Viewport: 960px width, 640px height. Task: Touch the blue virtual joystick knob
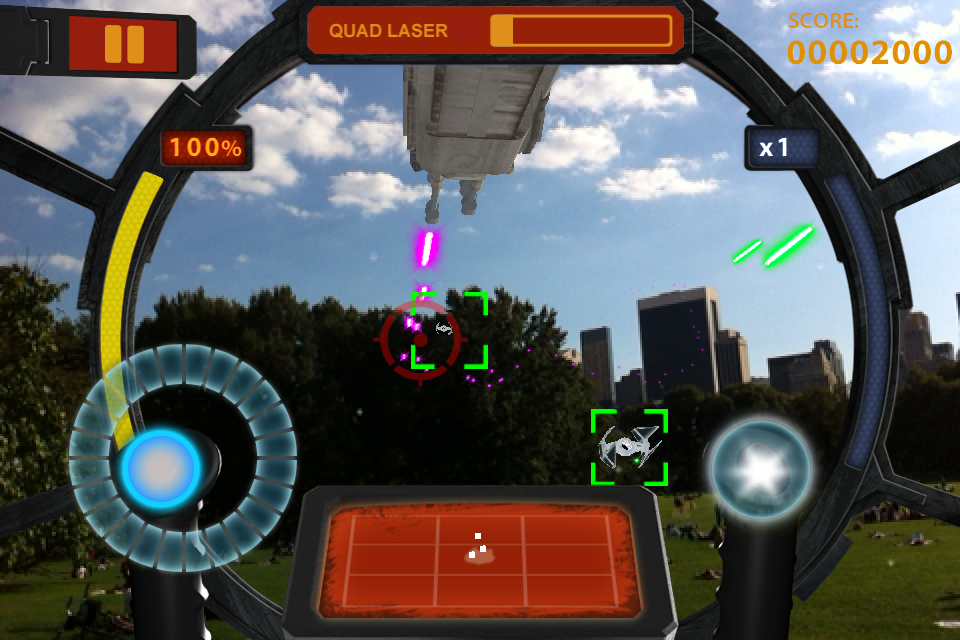coord(160,467)
